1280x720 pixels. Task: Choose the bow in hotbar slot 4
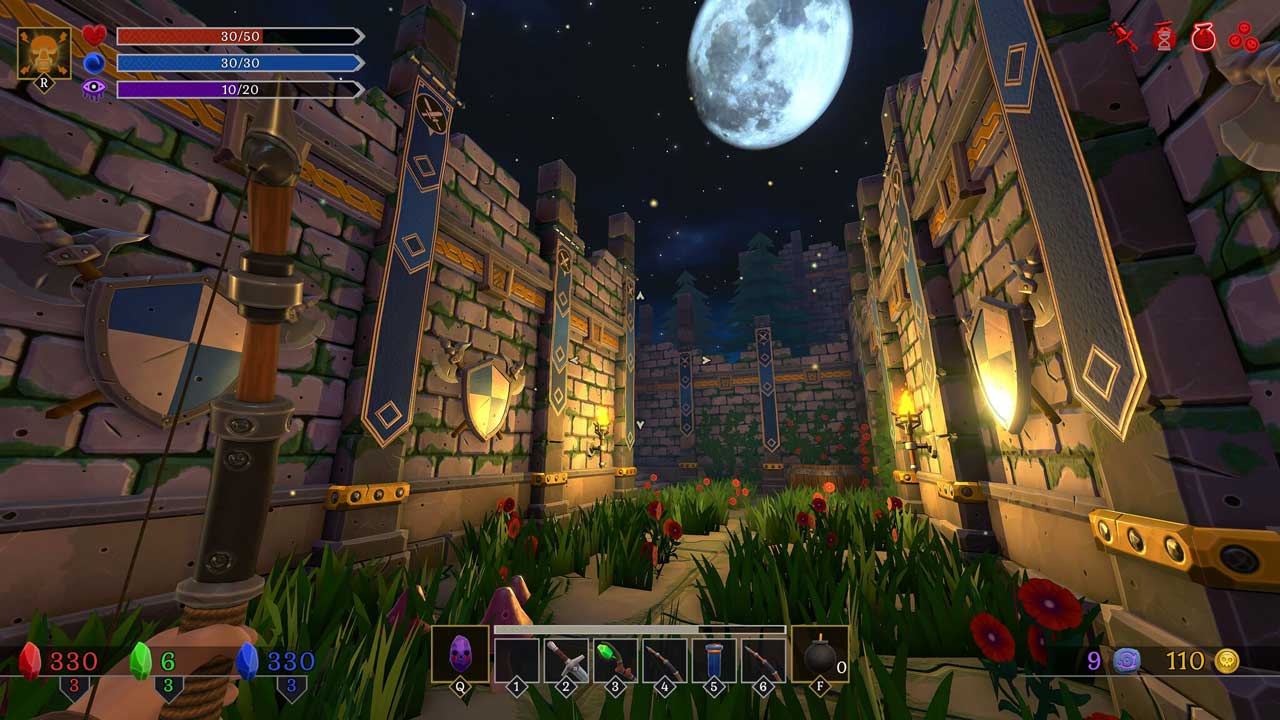[x=664, y=660]
